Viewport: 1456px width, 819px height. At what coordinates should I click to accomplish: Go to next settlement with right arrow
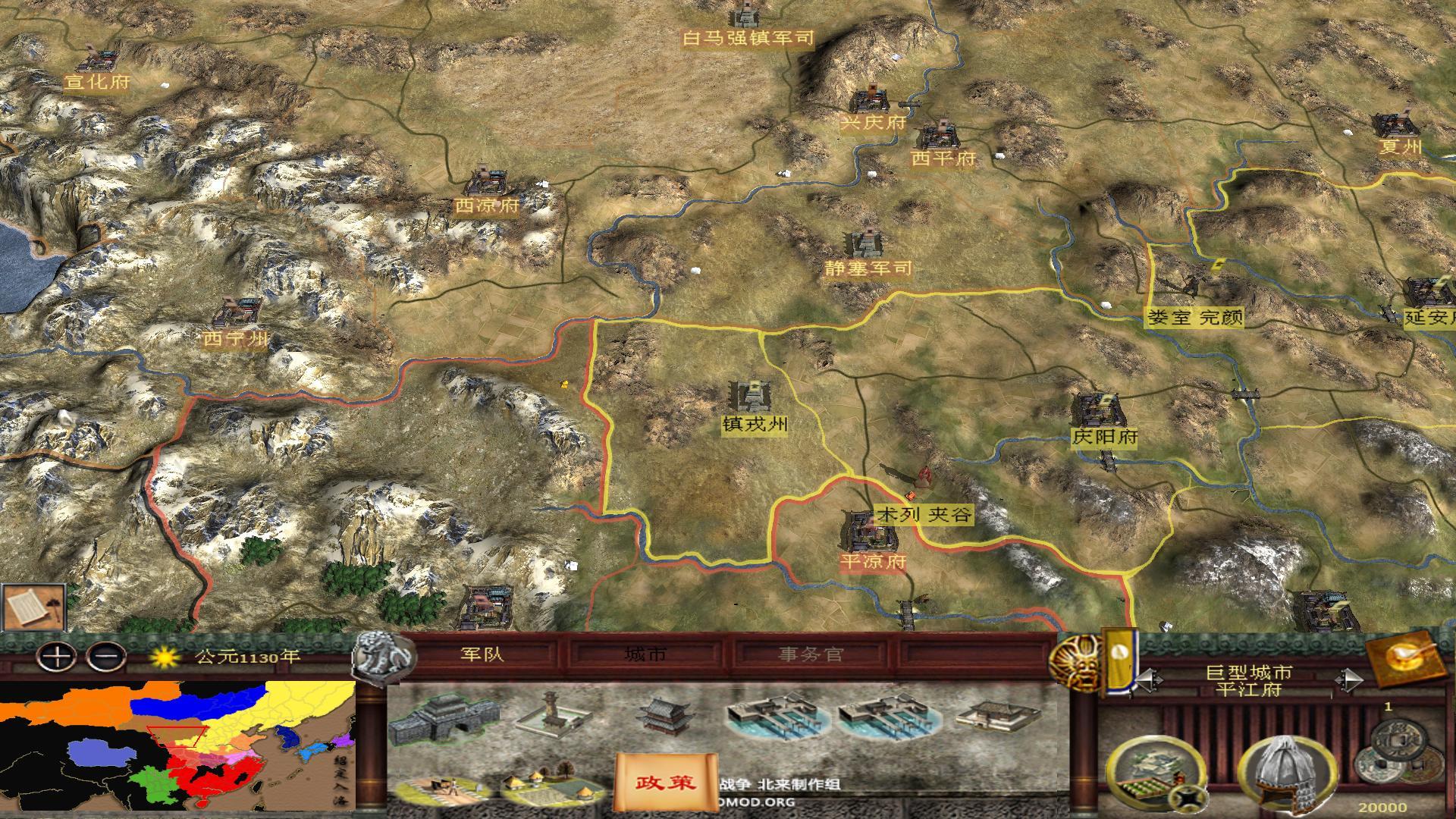click(1348, 680)
